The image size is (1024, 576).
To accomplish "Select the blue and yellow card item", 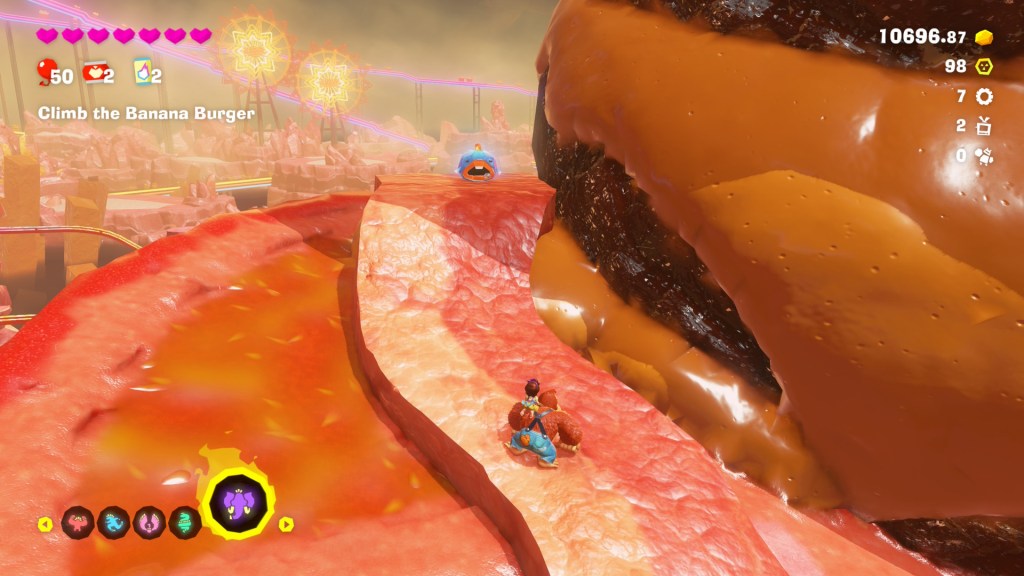I will pos(141,72).
